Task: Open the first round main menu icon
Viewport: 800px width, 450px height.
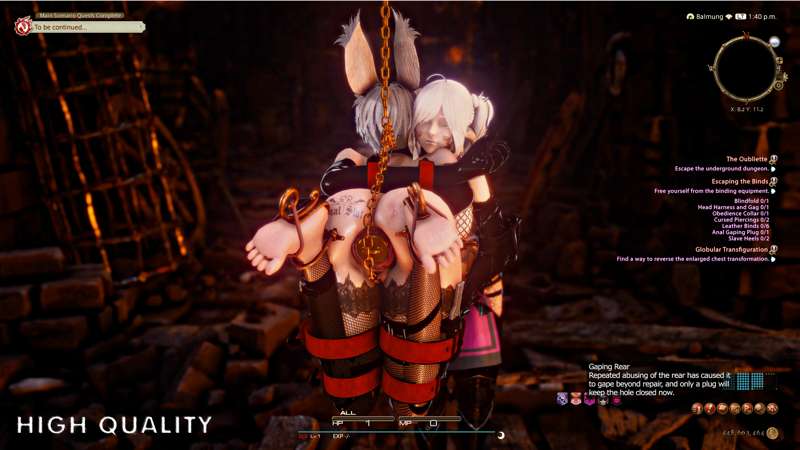Action: 698,409
